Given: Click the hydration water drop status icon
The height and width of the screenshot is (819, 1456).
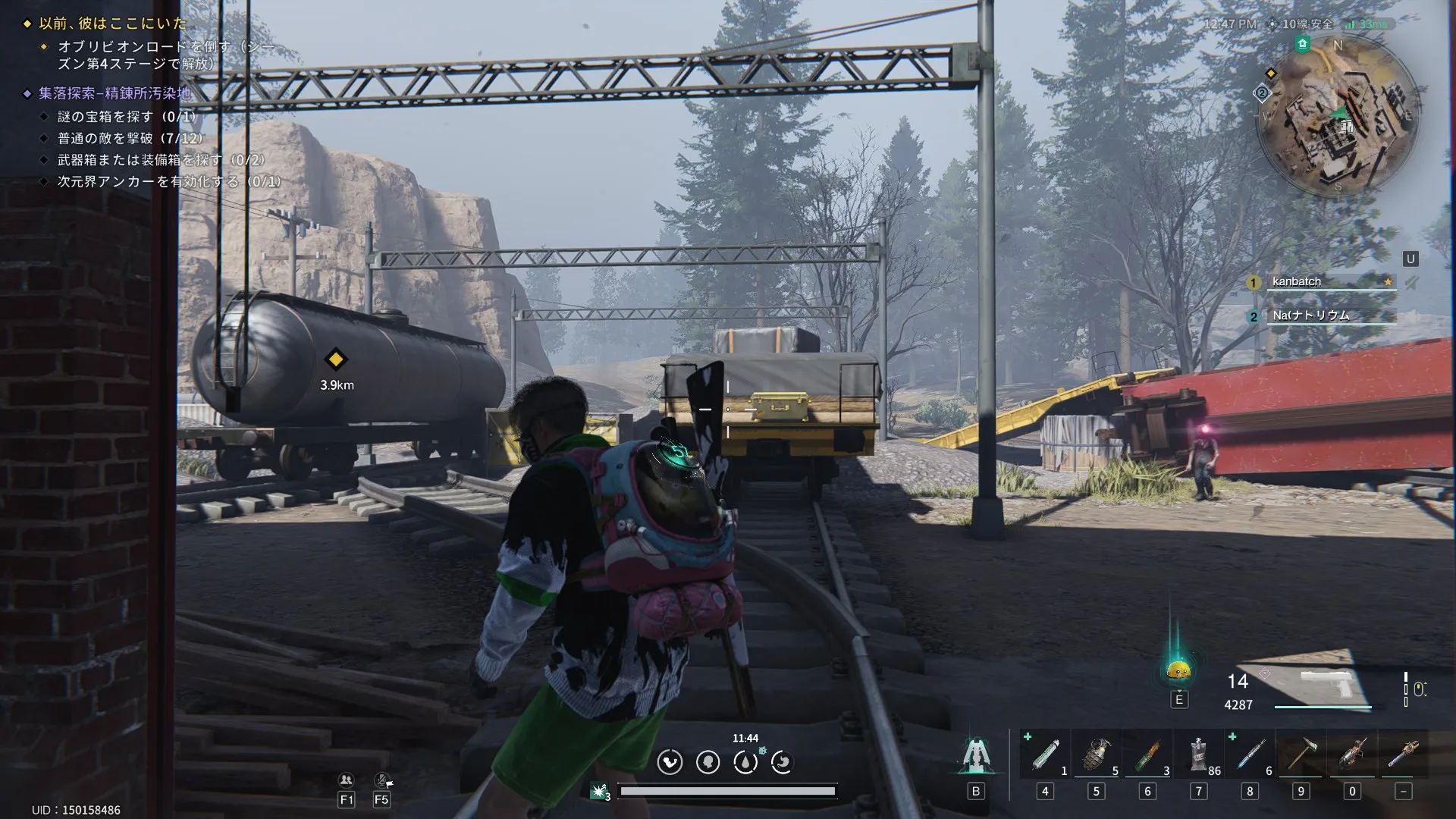Looking at the screenshot, I should click(x=745, y=762).
